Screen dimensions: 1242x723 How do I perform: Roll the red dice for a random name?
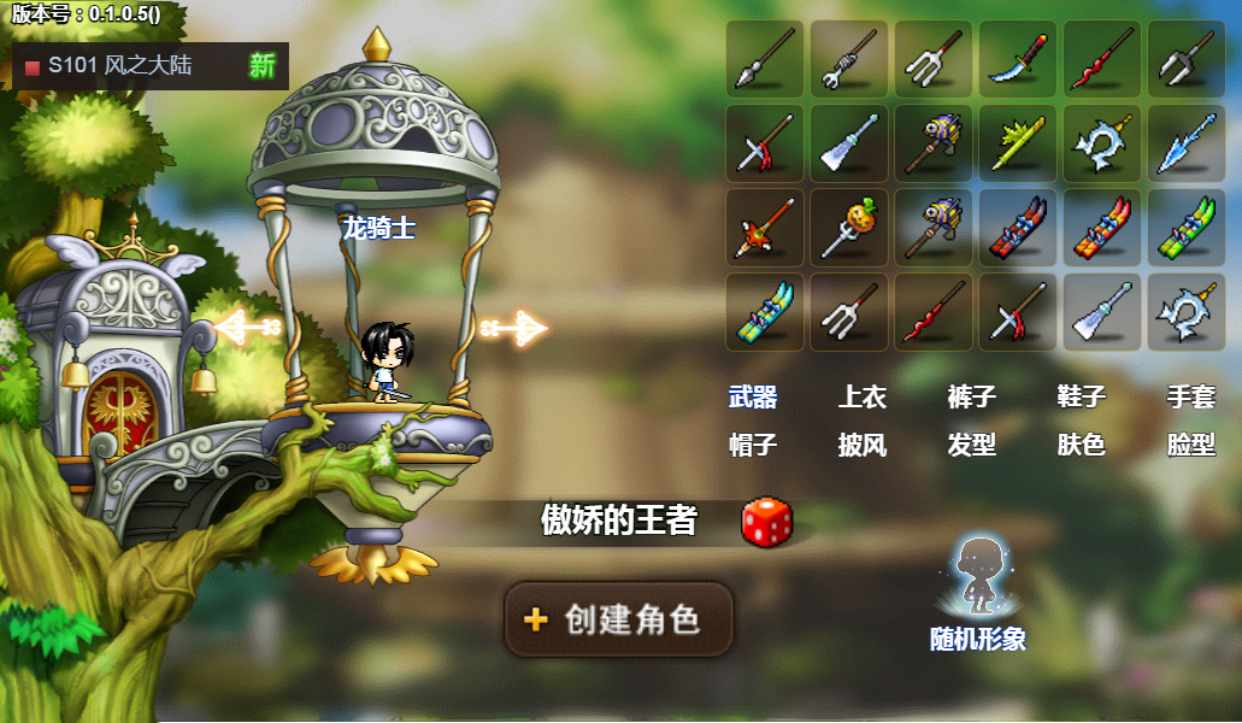click(x=767, y=522)
